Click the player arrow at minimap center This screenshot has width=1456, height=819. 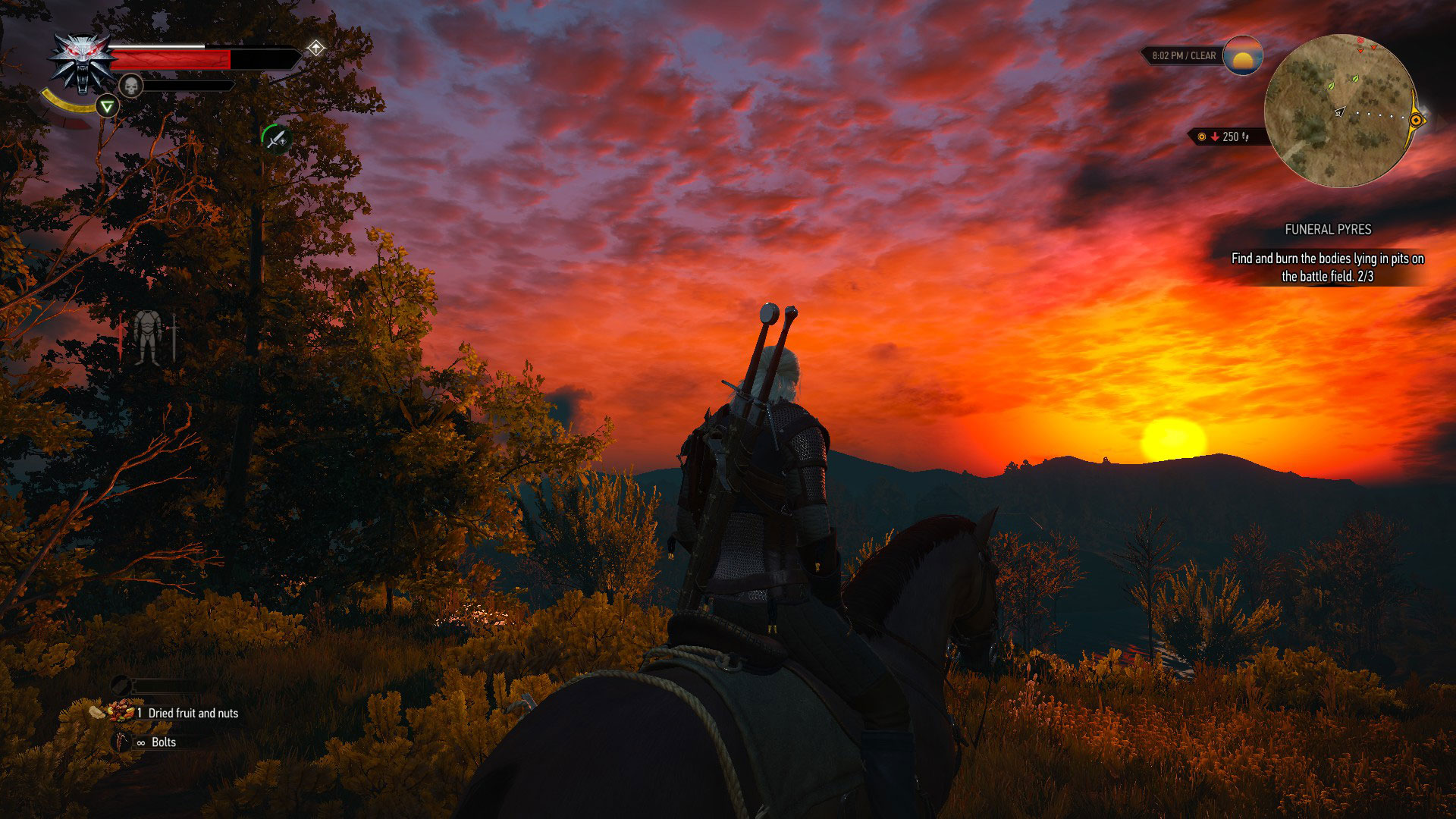[x=1339, y=113]
